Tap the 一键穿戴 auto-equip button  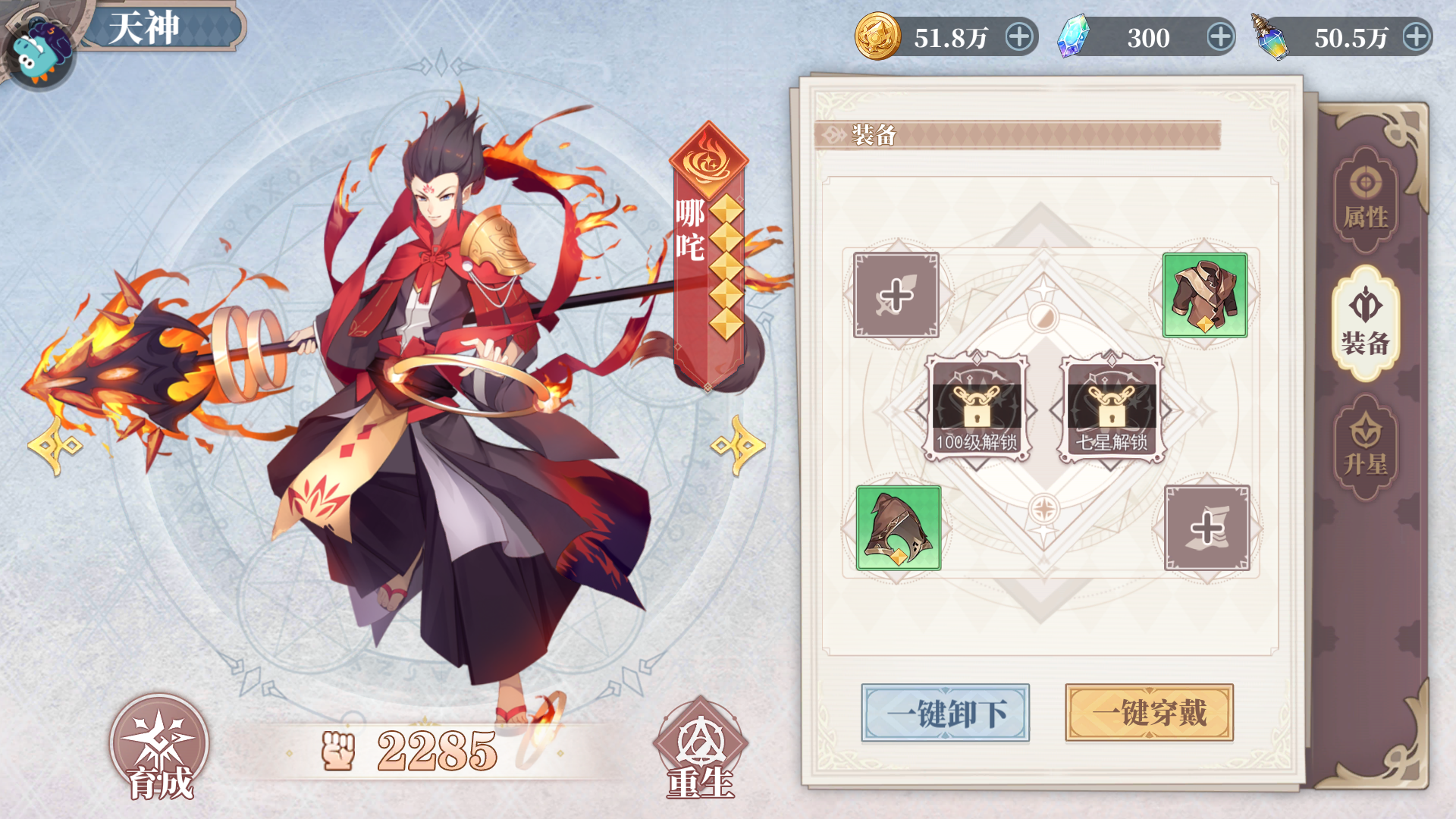pos(1149,713)
